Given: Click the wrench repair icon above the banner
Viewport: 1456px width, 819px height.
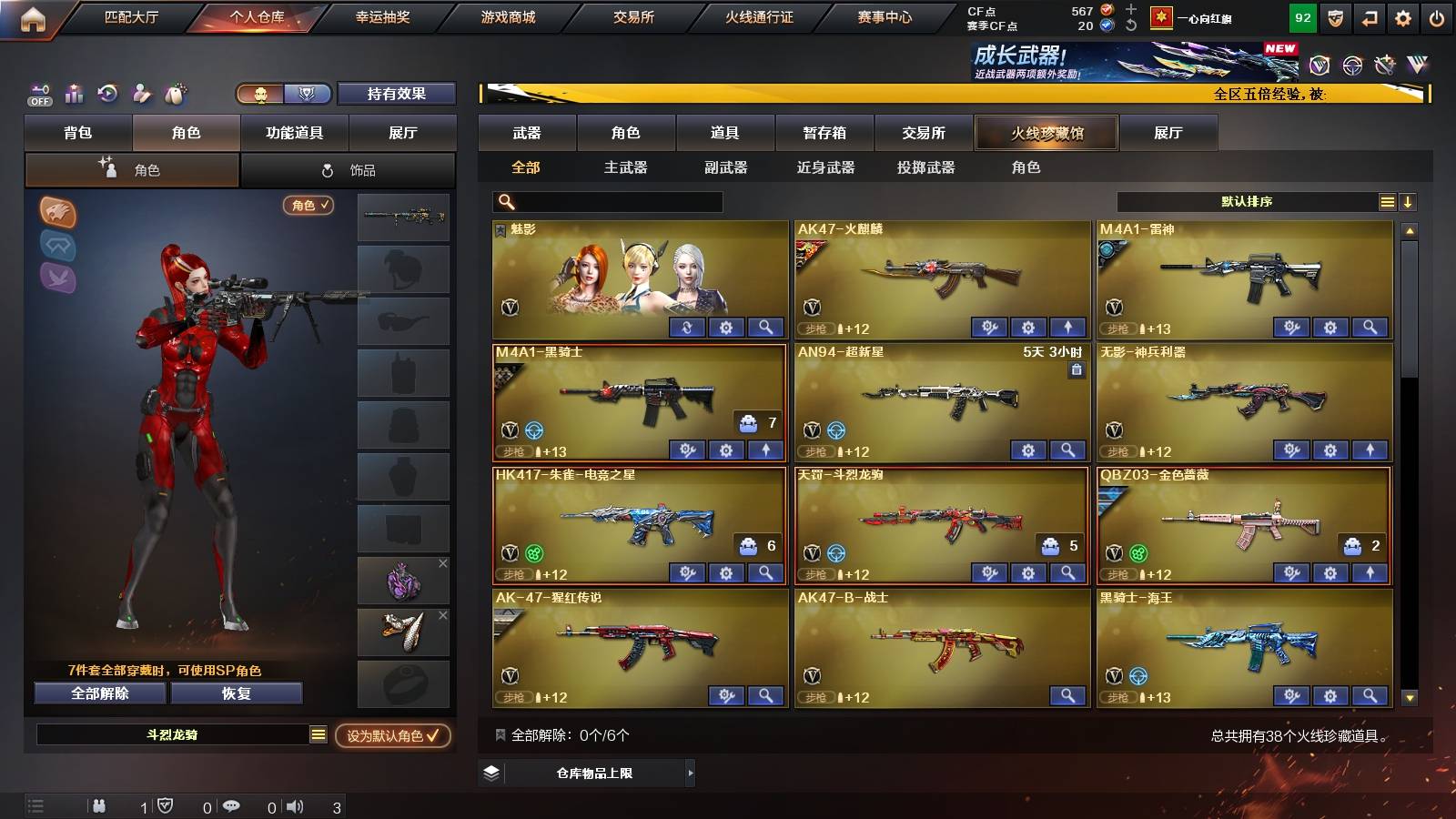Looking at the screenshot, I should pos(1386,66).
